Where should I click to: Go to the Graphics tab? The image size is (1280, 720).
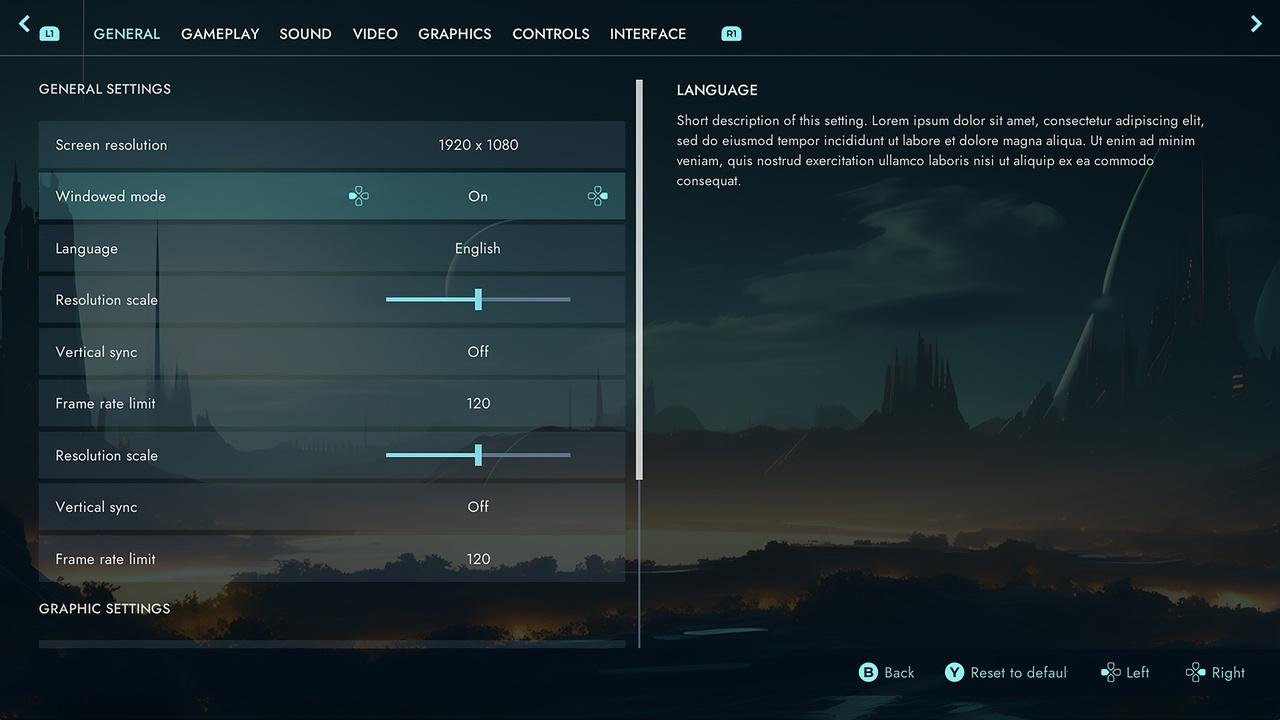[454, 34]
